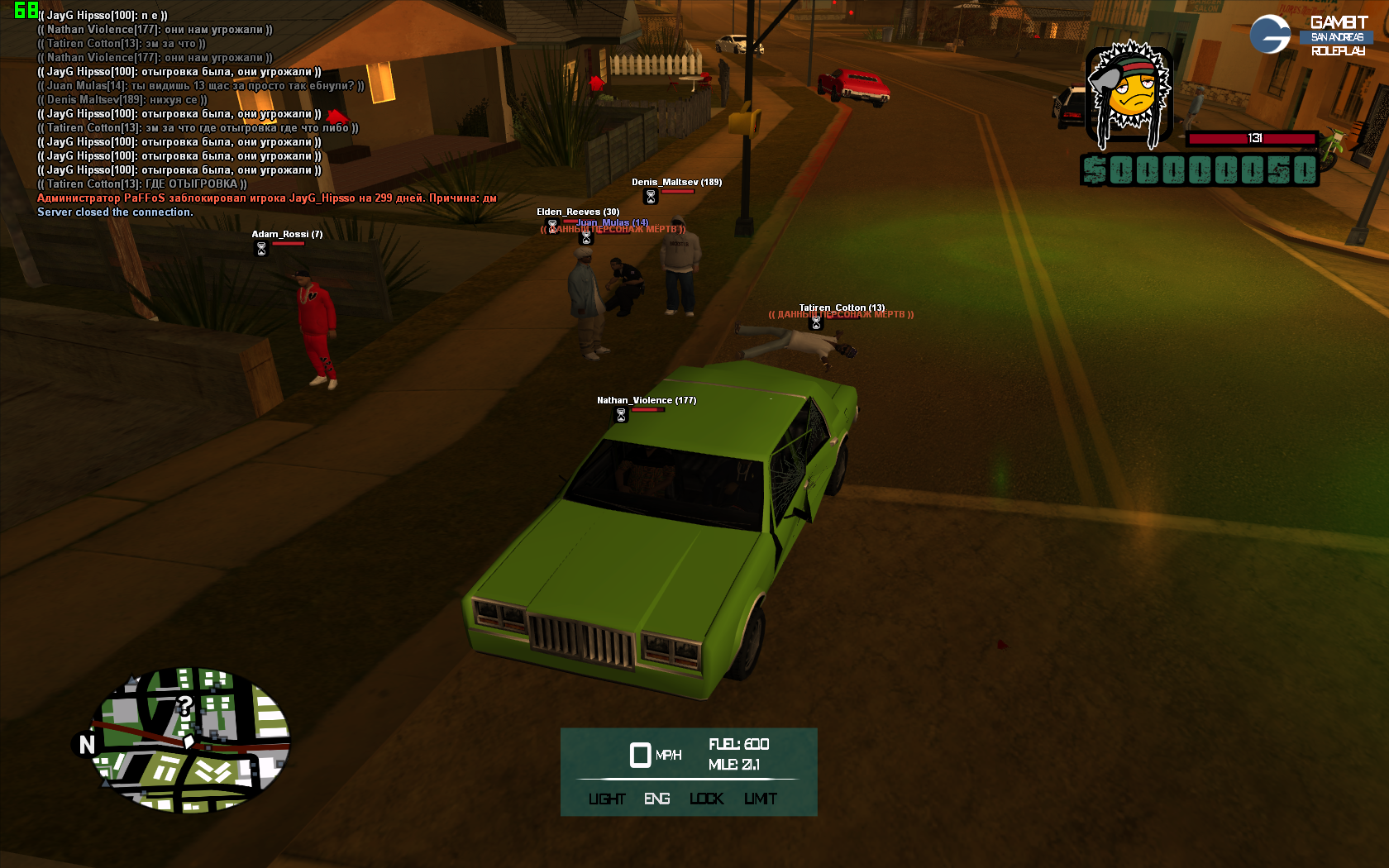Select the Denis_Maltsev (189) name tag
The width and height of the screenshot is (1389, 868).
pos(676,182)
